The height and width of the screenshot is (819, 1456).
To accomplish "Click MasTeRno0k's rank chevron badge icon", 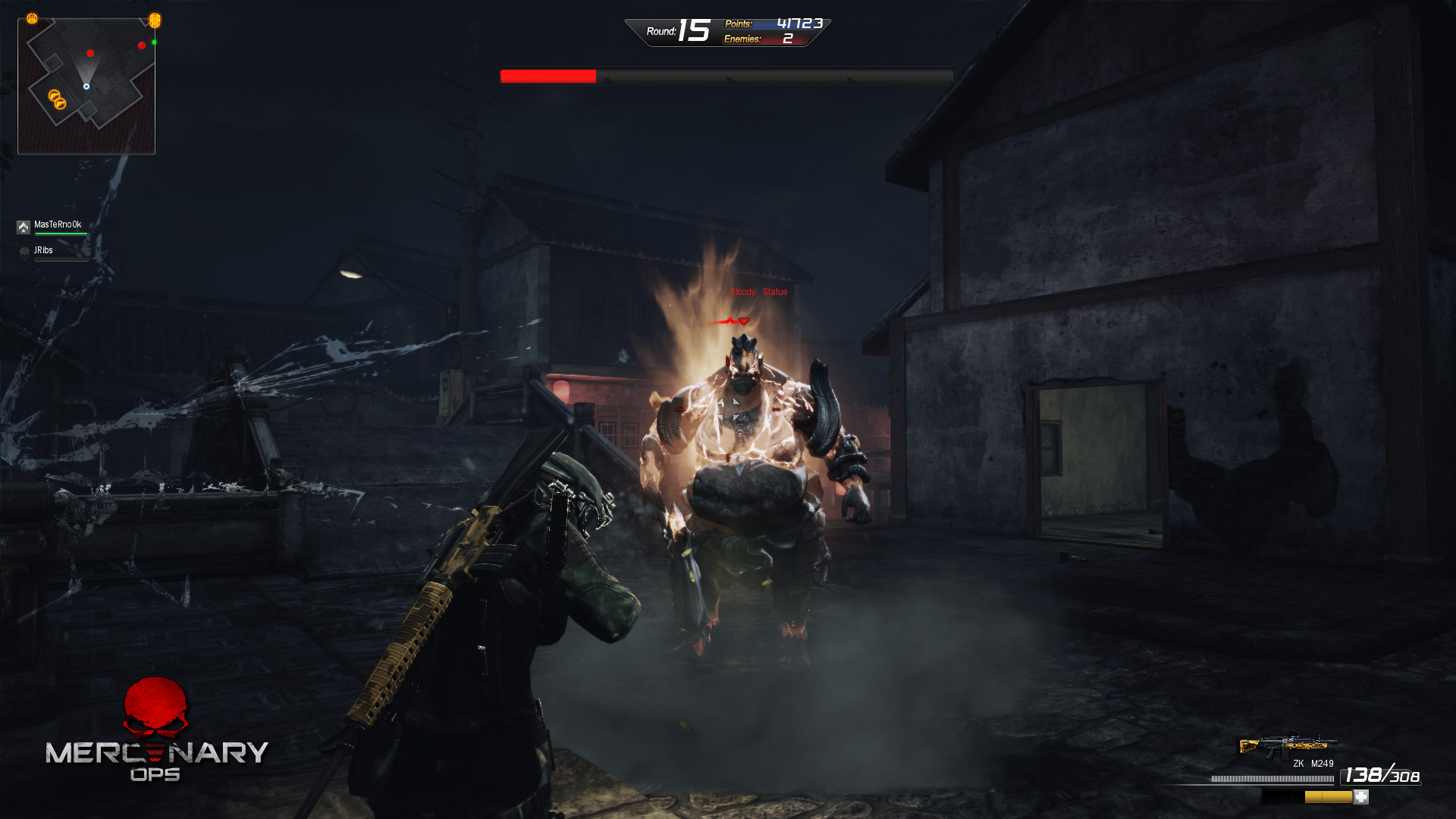I will coord(24,227).
